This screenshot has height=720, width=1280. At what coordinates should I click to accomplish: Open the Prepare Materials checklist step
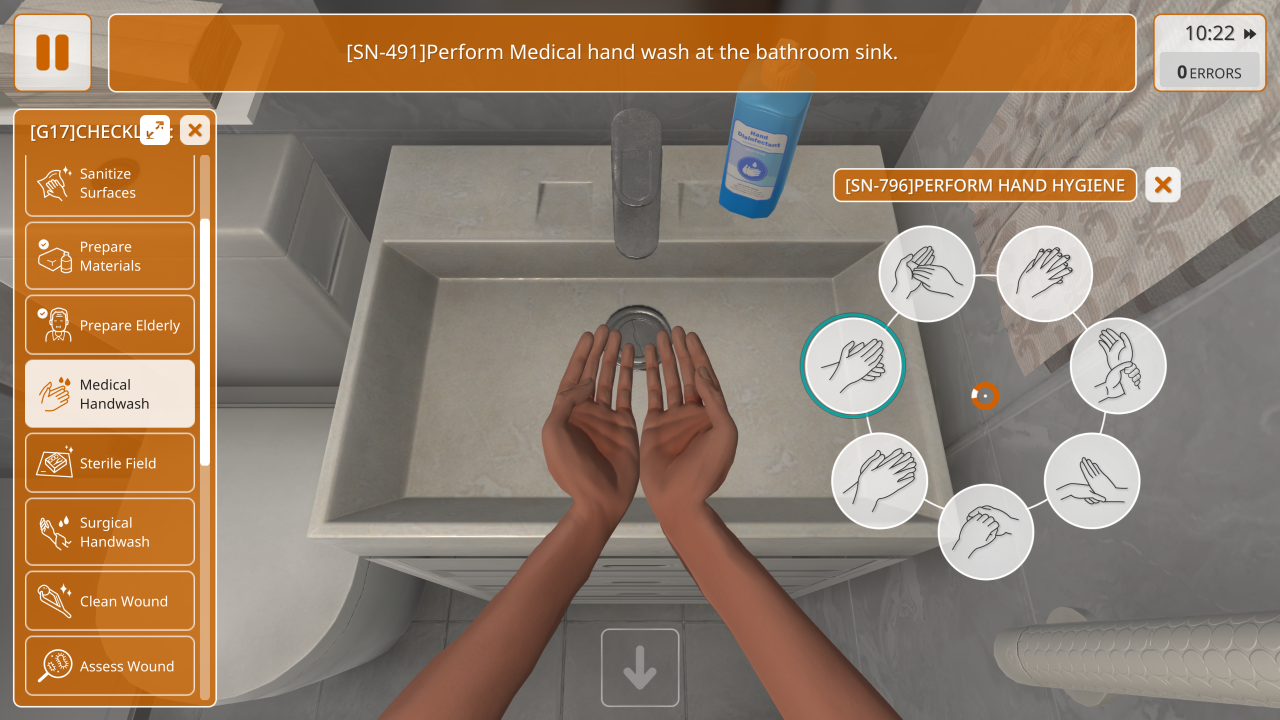[x=110, y=256]
